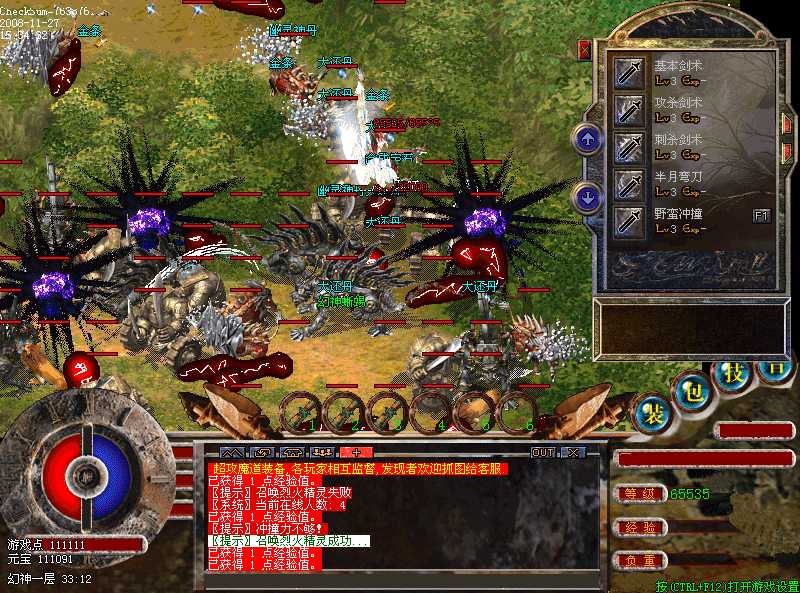Open the bag with 包 button

(x=692, y=390)
